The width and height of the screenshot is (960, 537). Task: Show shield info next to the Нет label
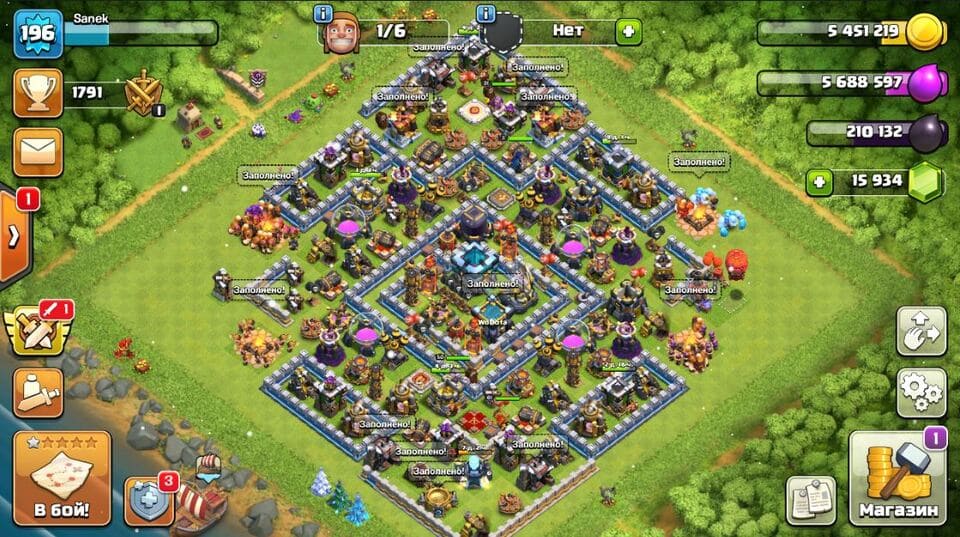point(487,14)
